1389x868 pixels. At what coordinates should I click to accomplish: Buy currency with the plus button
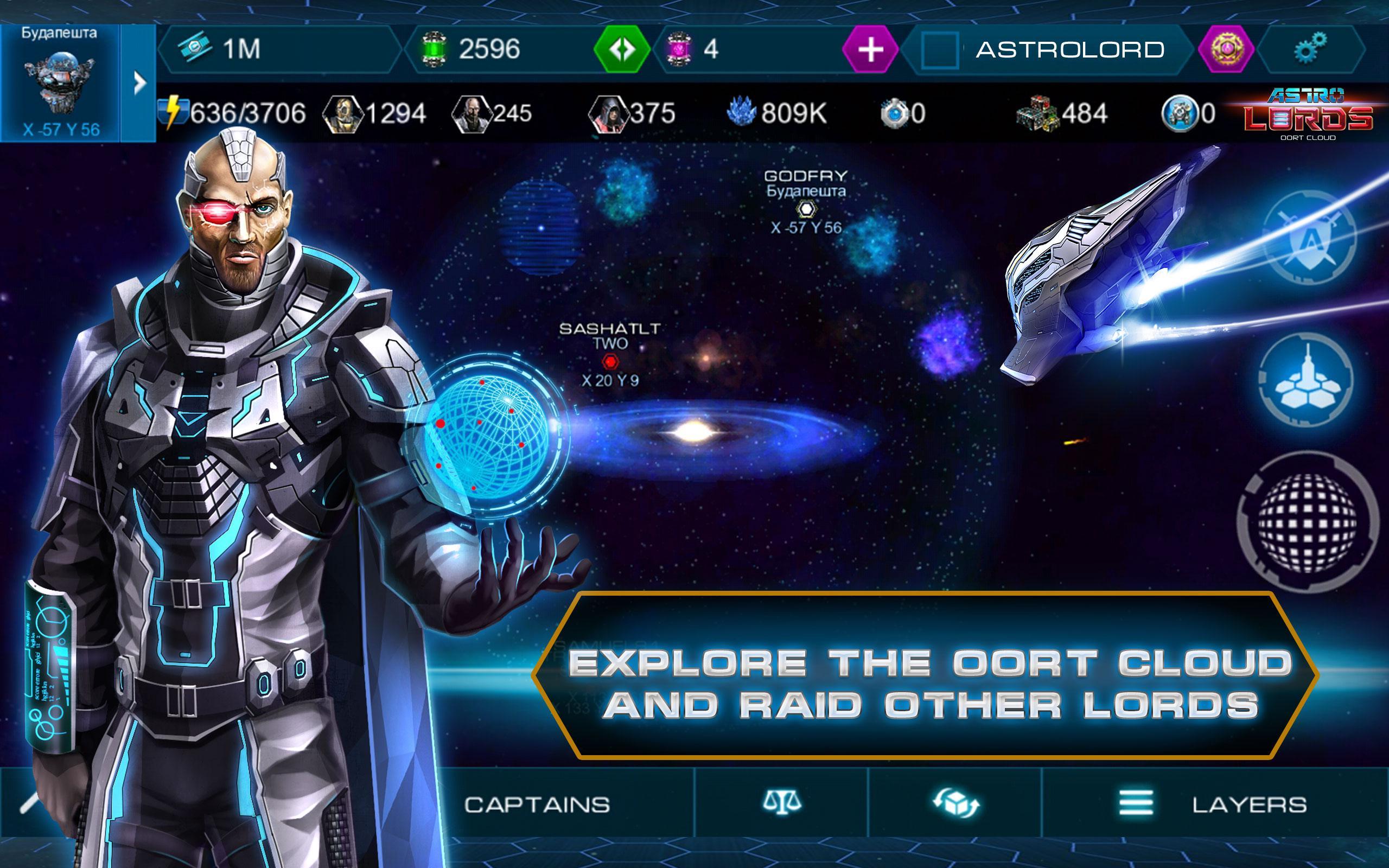tap(871, 49)
